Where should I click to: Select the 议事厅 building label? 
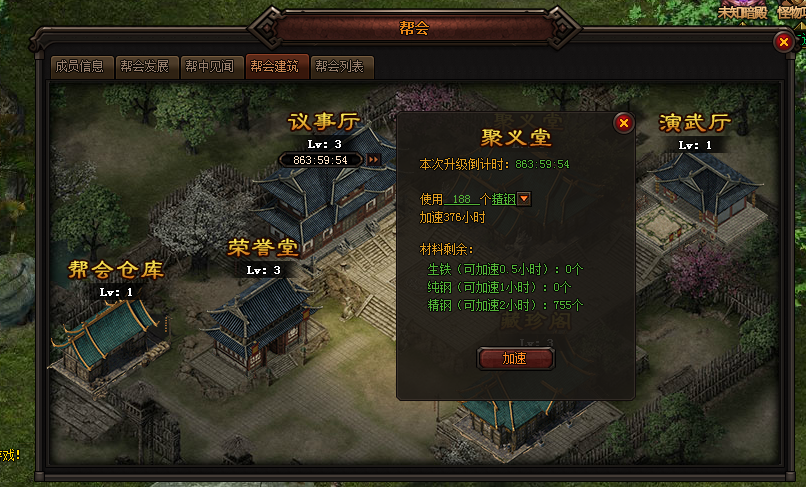[324, 122]
